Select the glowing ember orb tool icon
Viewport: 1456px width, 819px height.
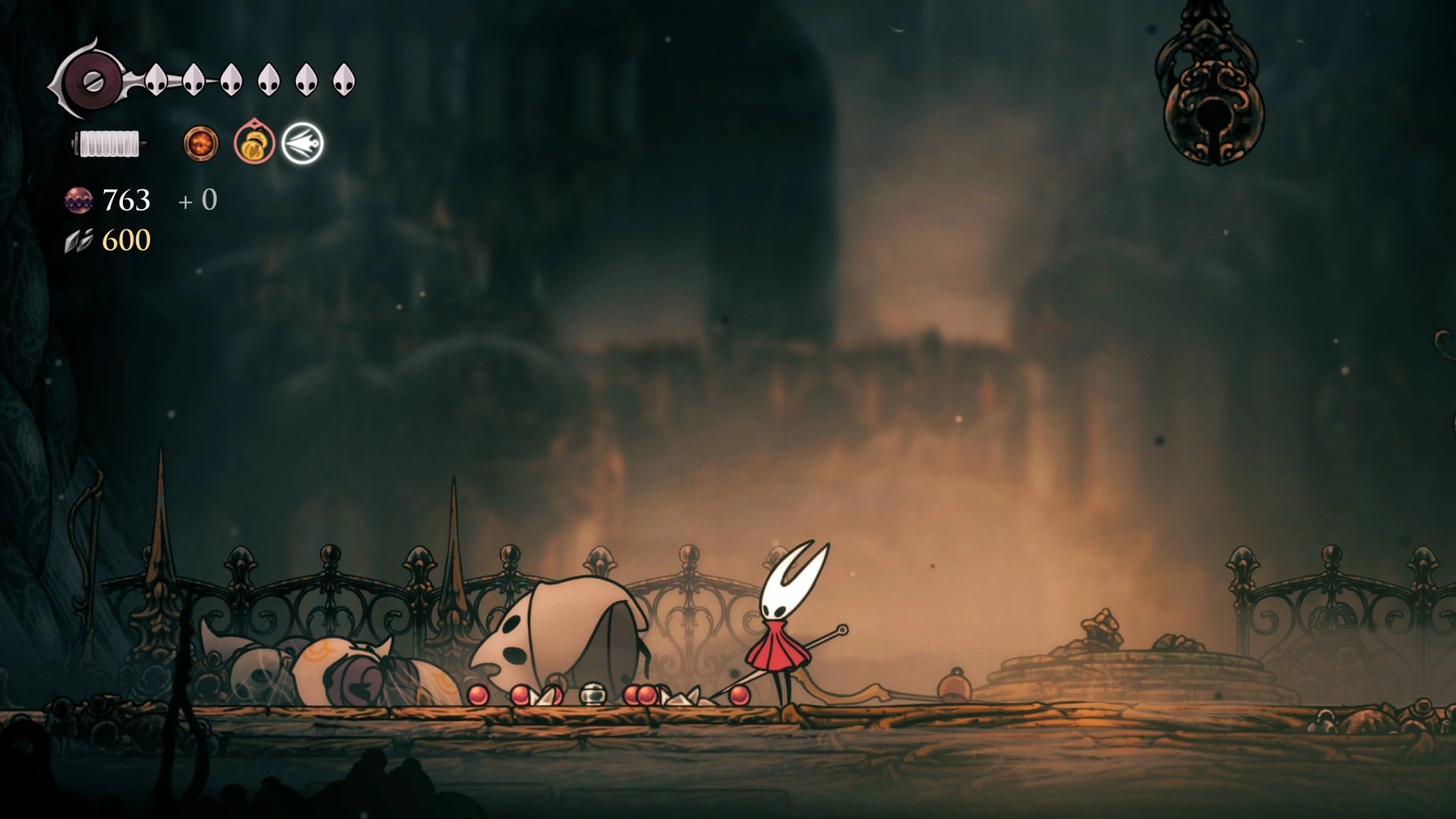(x=201, y=143)
